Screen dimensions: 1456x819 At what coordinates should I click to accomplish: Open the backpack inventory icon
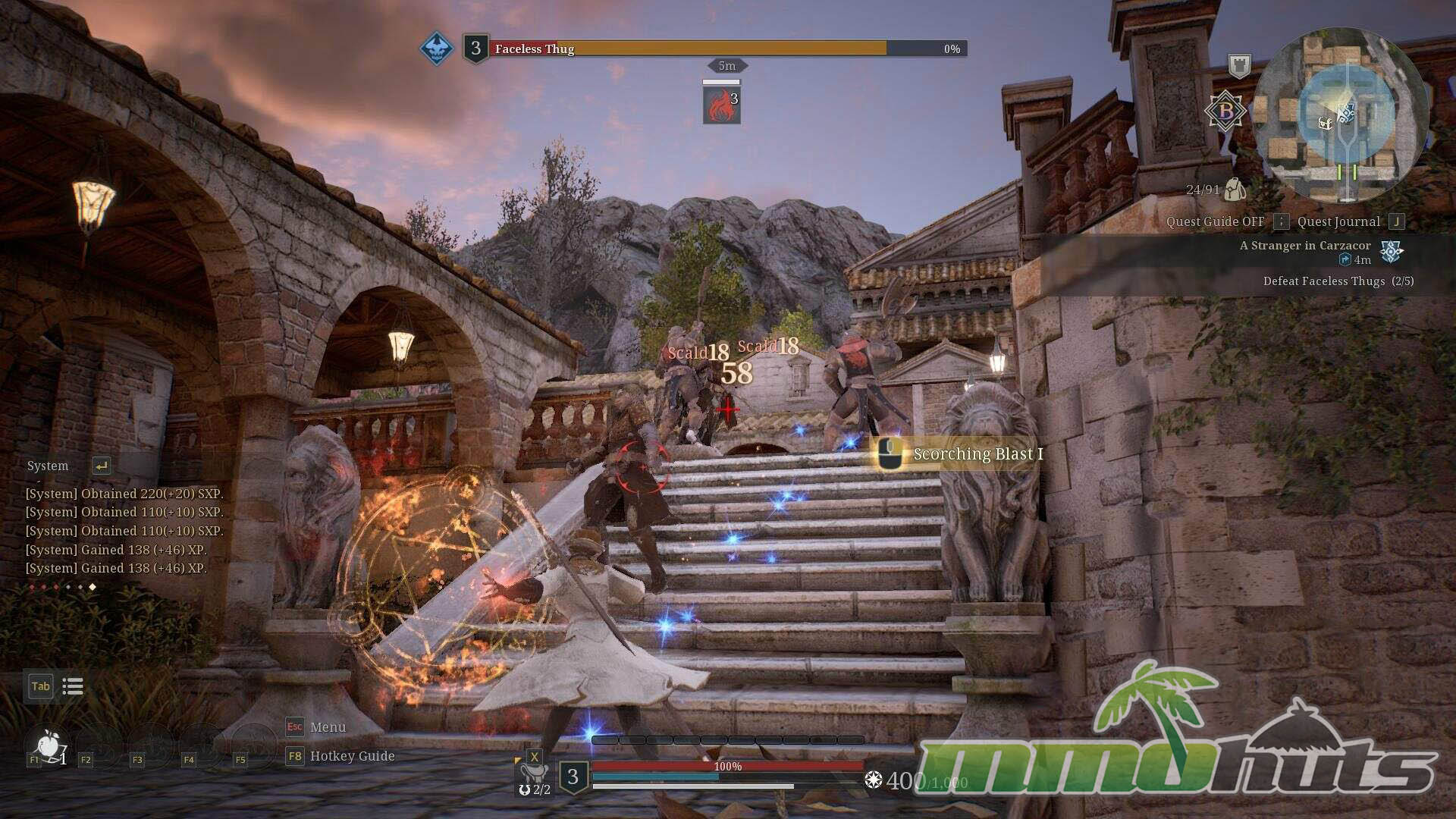[1235, 190]
